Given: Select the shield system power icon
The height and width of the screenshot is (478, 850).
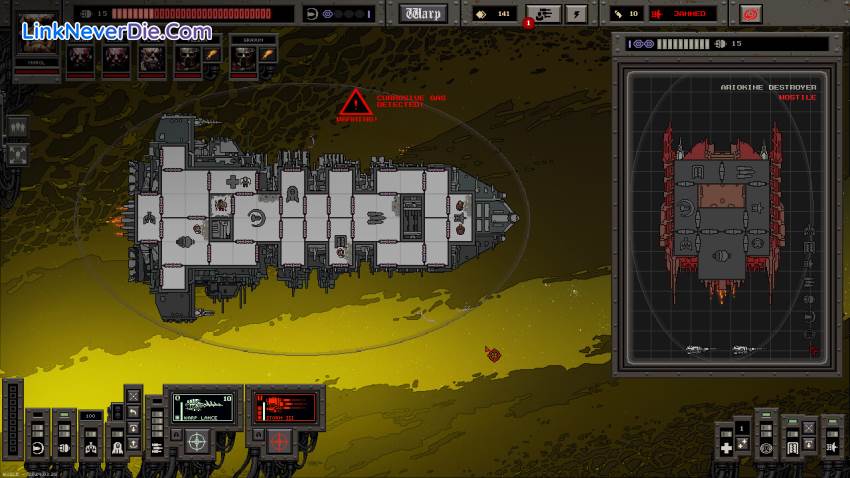Looking at the screenshot, I should click(38, 447).
